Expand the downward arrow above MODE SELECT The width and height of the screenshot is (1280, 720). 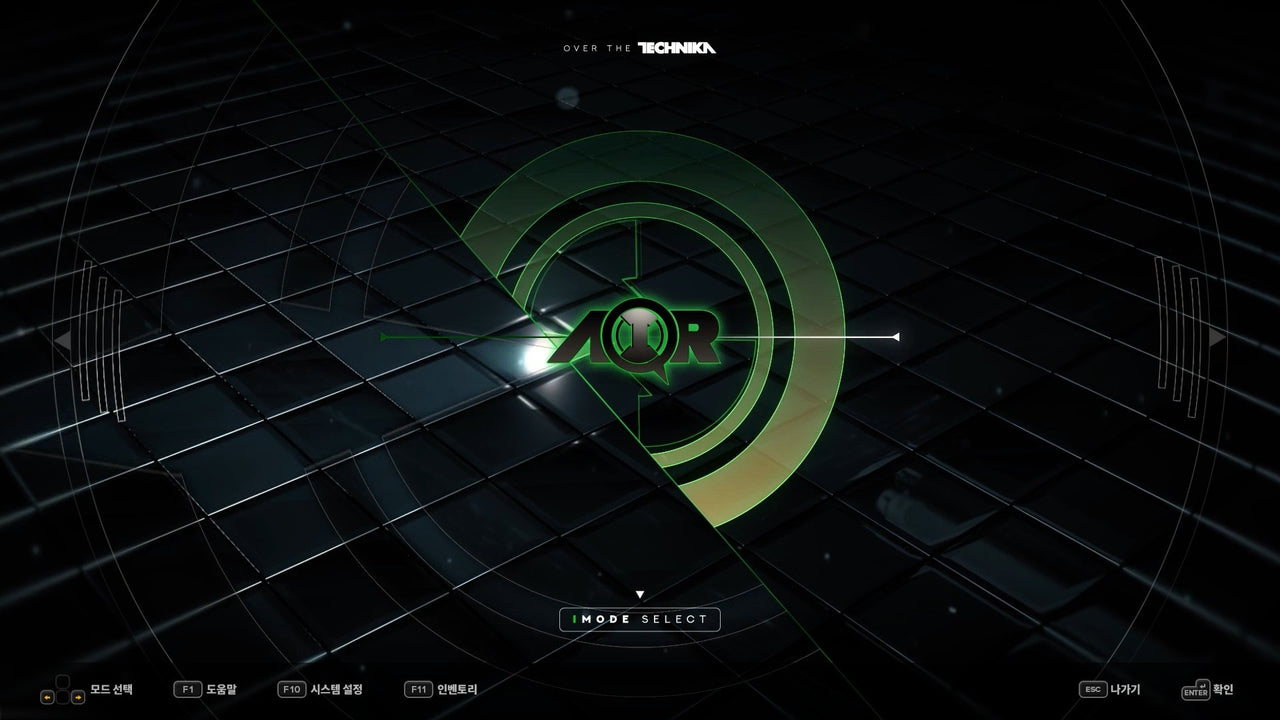pyautogui.click(x=639, y=592)
